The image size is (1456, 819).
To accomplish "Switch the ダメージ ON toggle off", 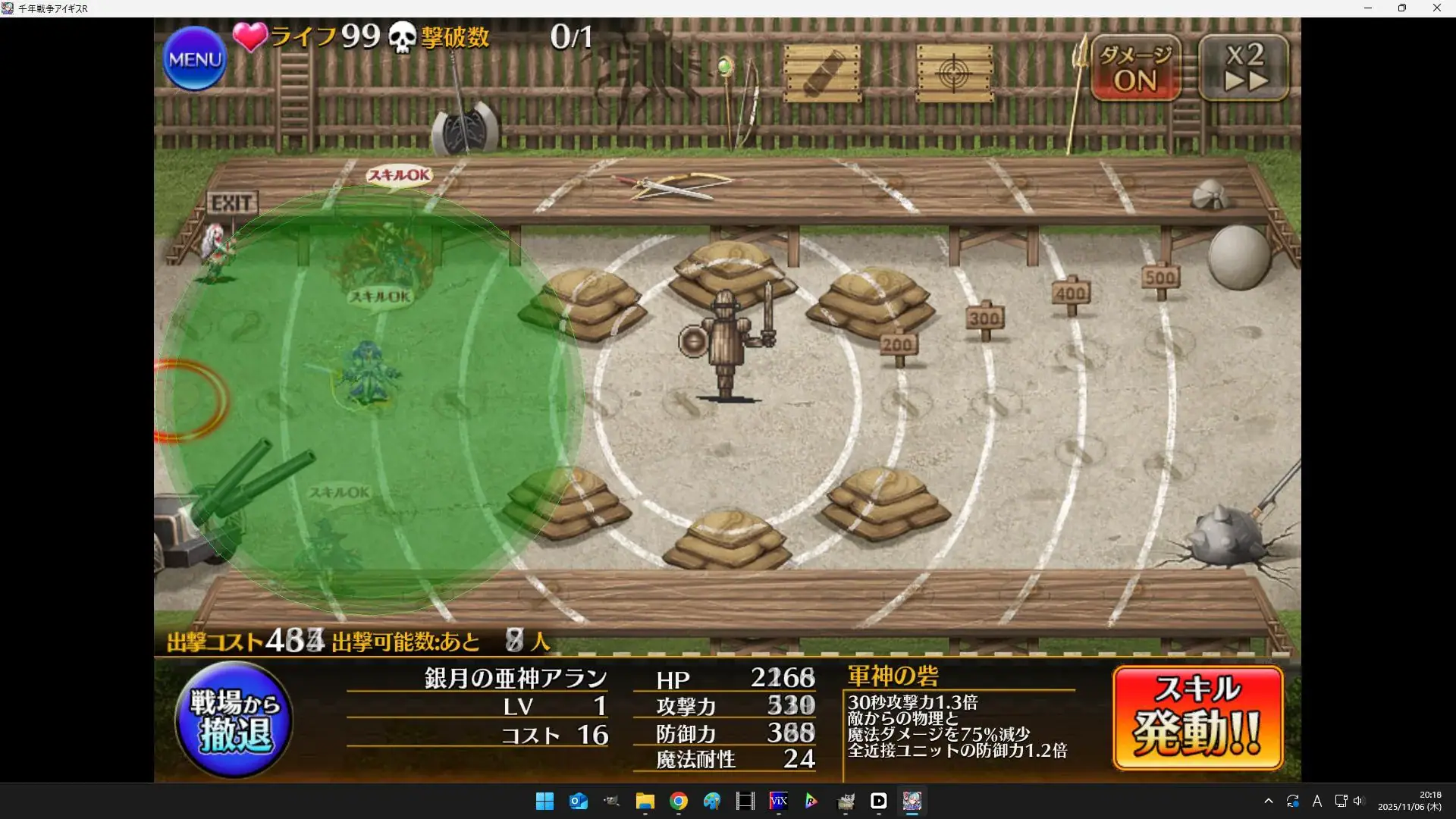I will click(x=1134, y=68).
